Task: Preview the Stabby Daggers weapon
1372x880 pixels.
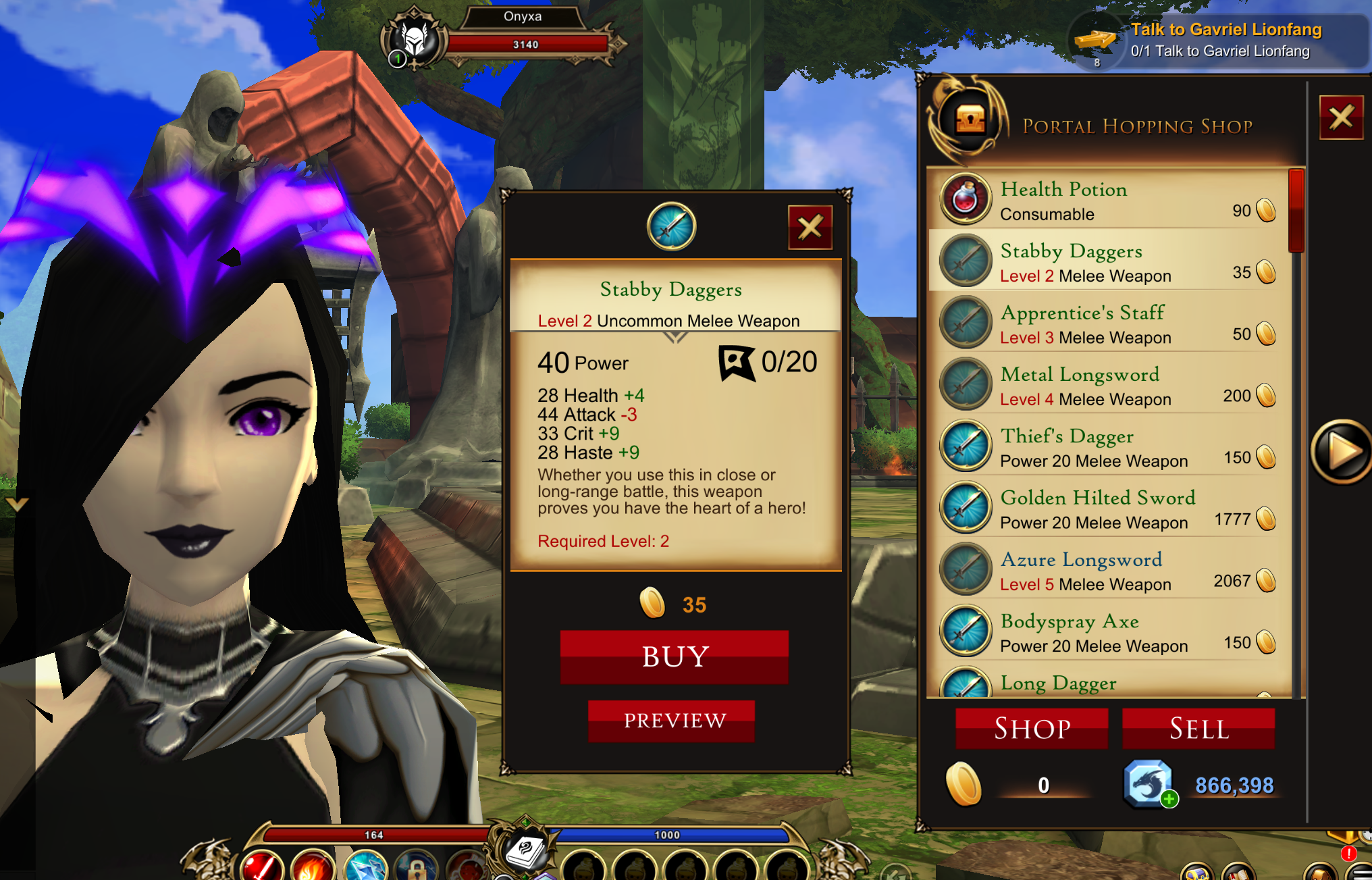Action: coord(674,721)
